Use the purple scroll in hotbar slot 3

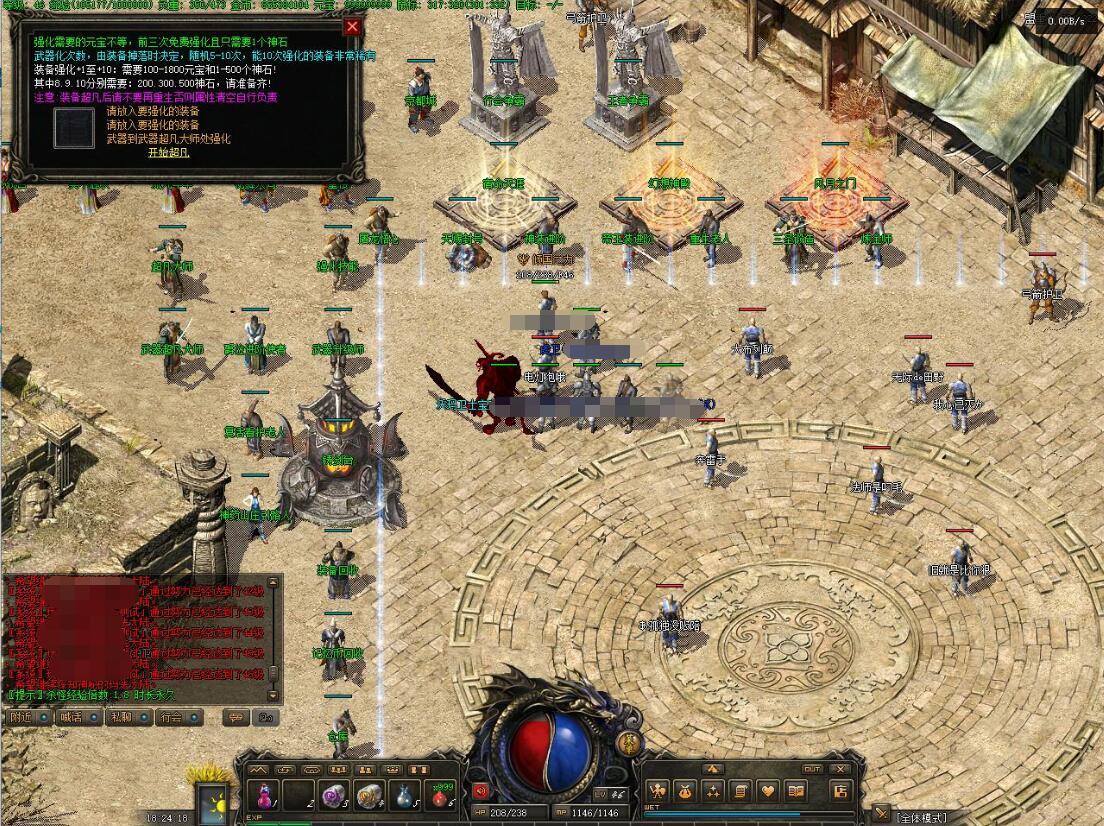tap(333, 797)
